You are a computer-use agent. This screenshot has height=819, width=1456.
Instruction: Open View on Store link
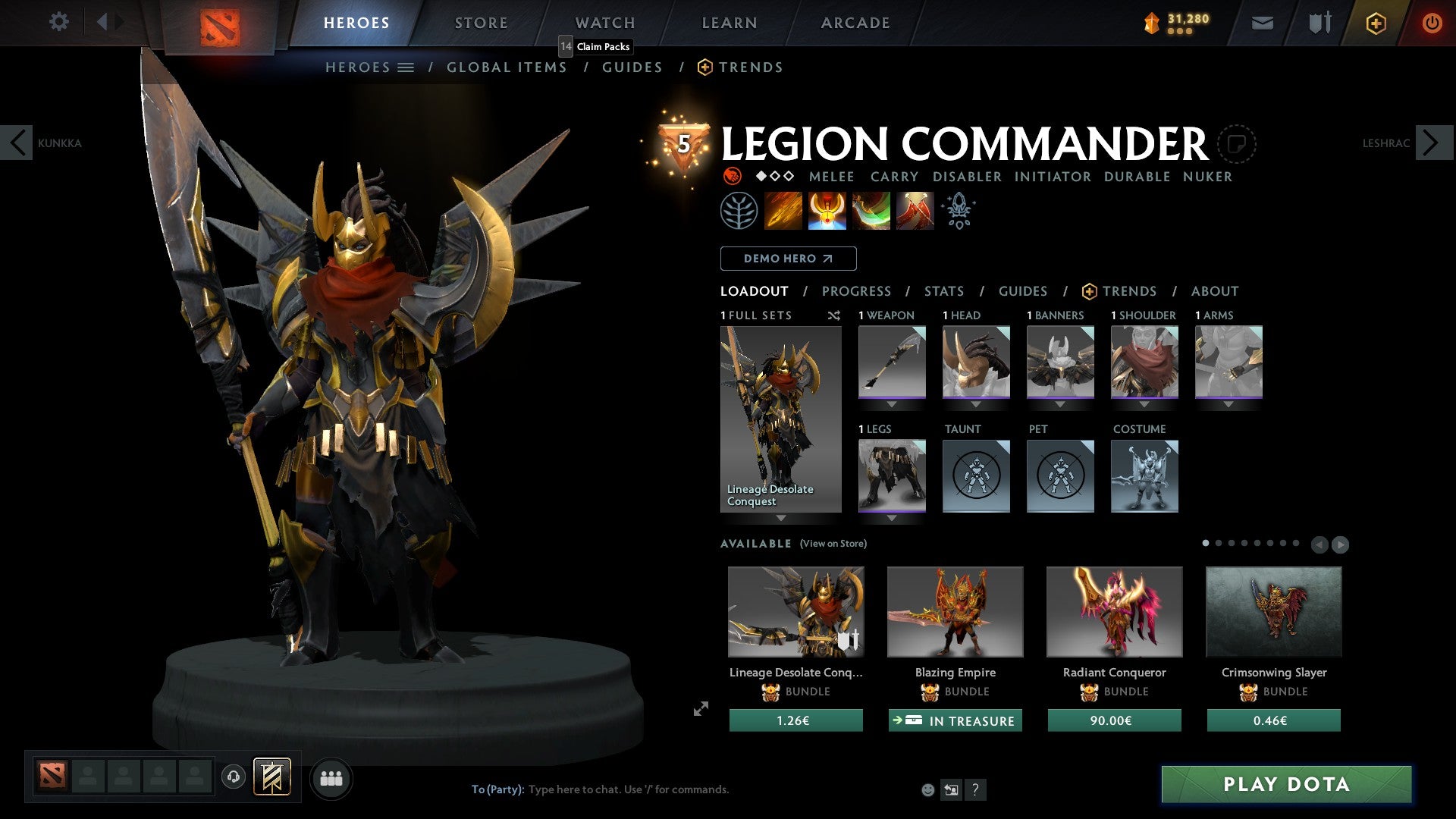pos(834,544)
